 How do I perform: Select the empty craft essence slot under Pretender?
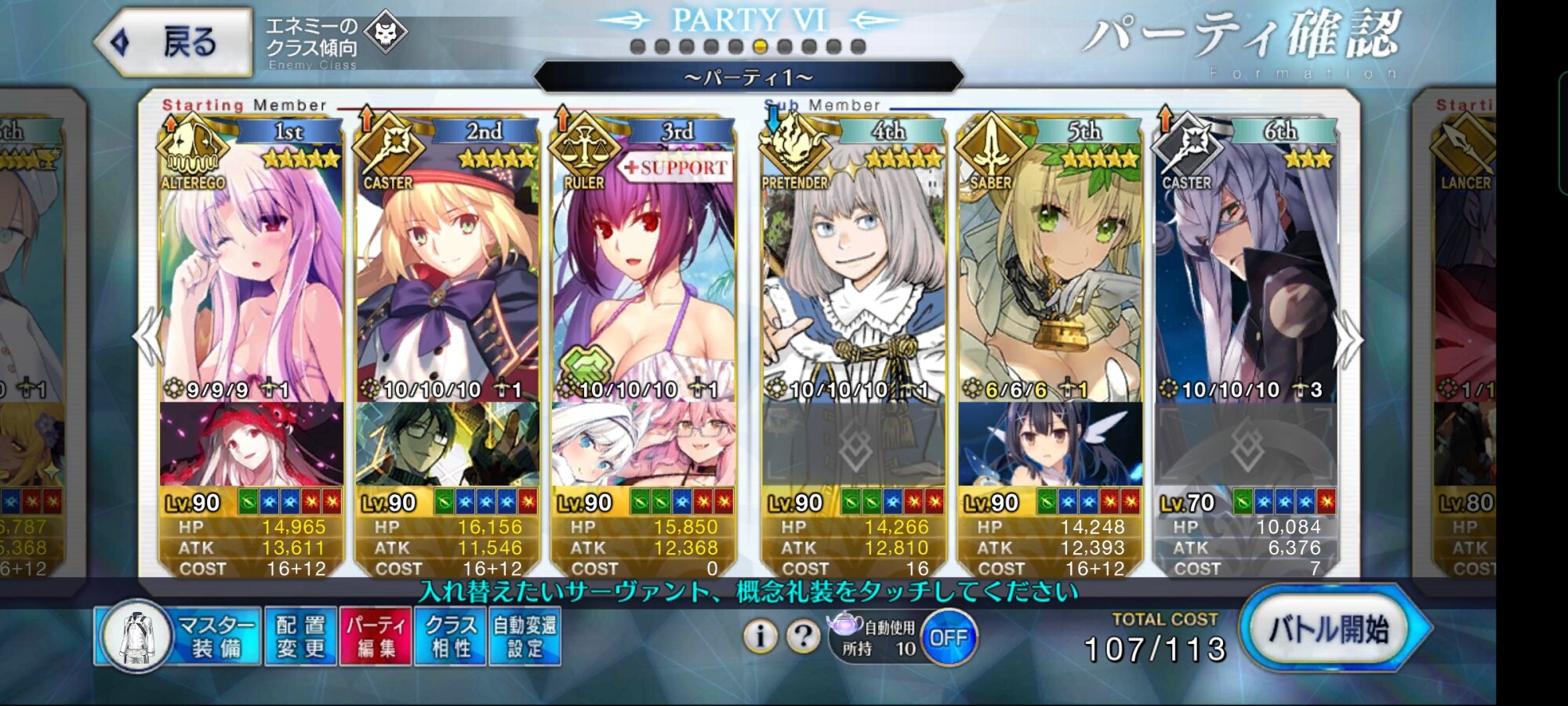853,446
